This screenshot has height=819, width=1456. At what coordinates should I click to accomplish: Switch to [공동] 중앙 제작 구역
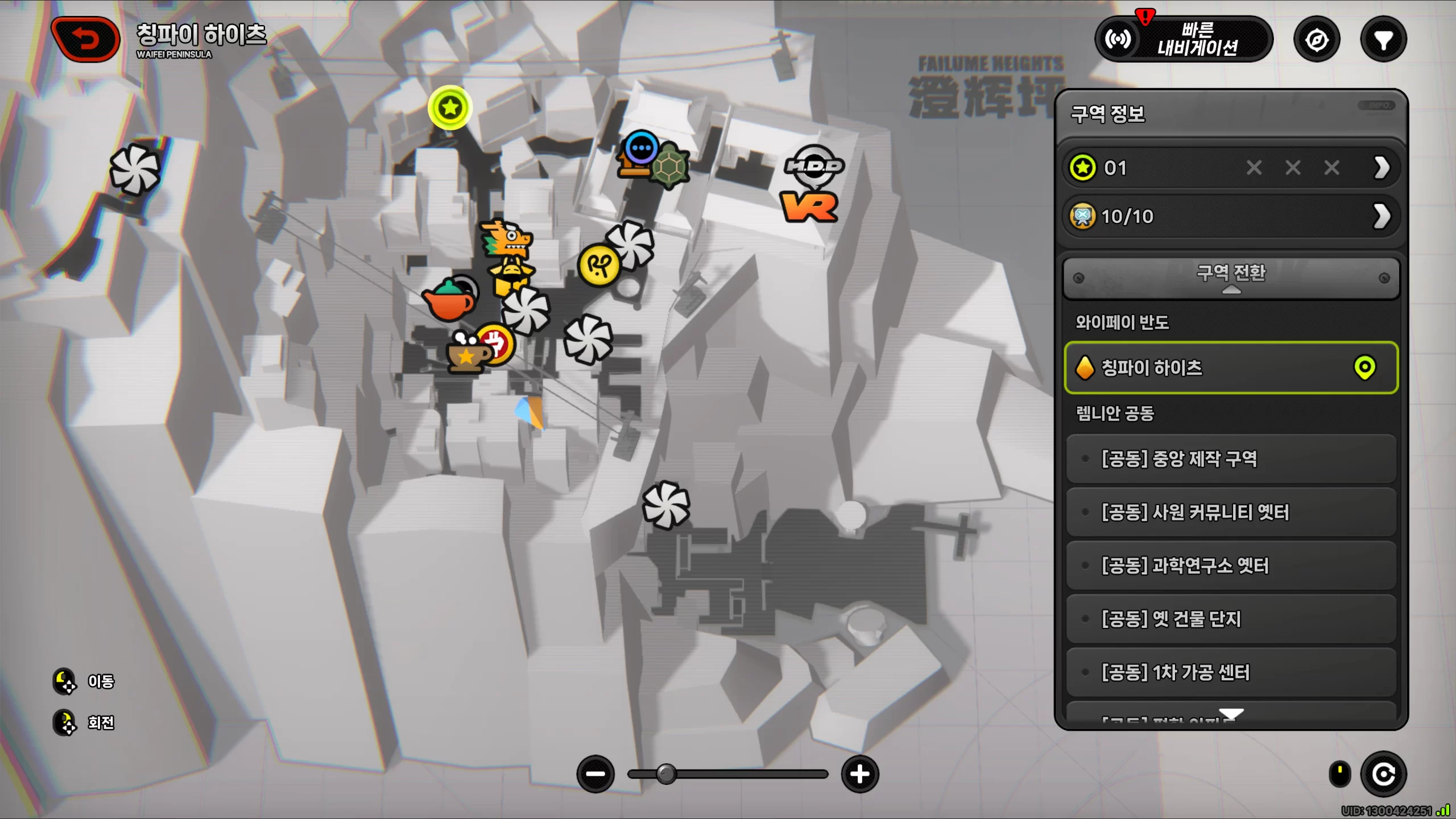point(1231,459)
